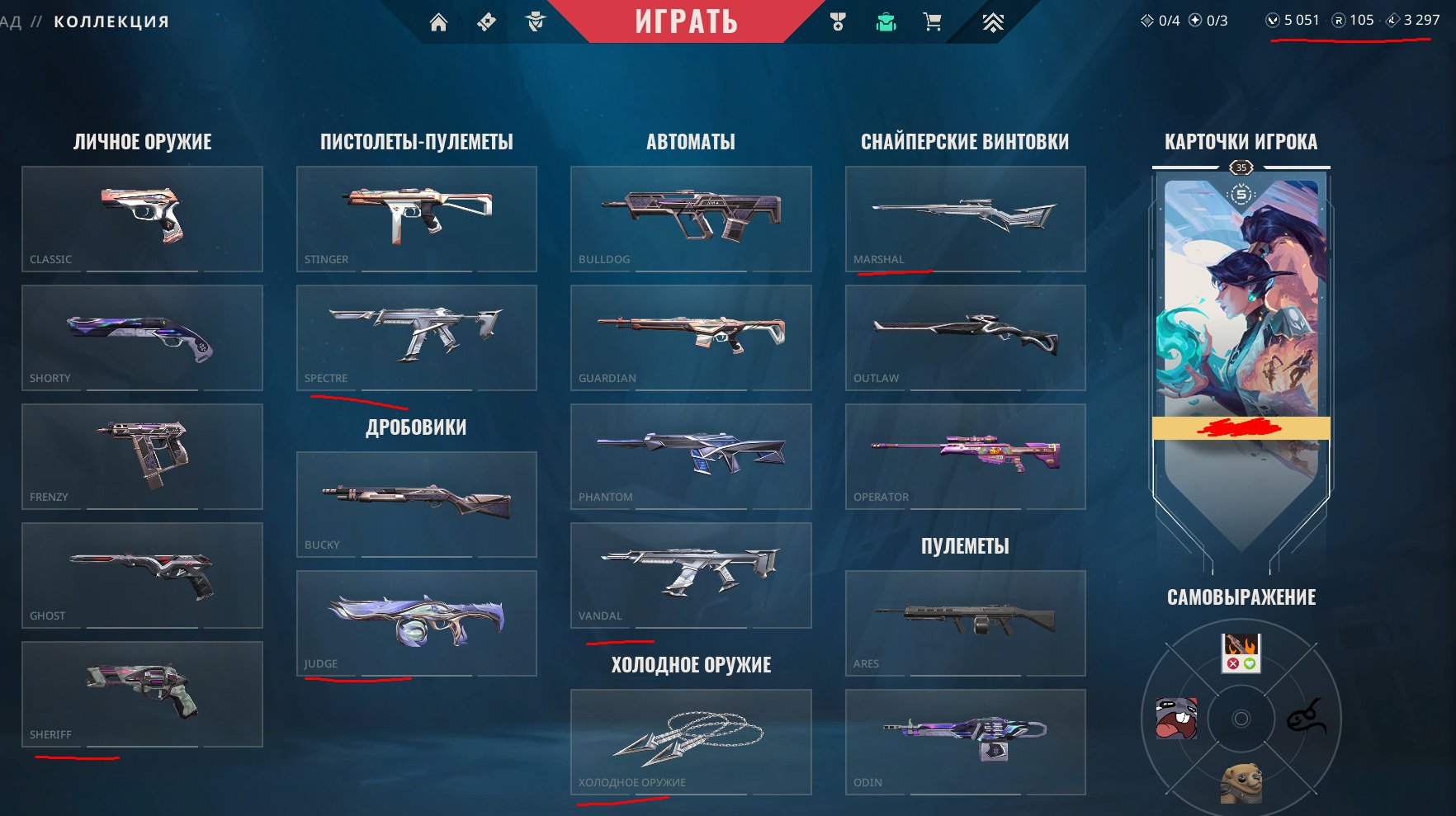1456x816 pixels.
Task: Go to the home screen icon
Action: [438, 22]
